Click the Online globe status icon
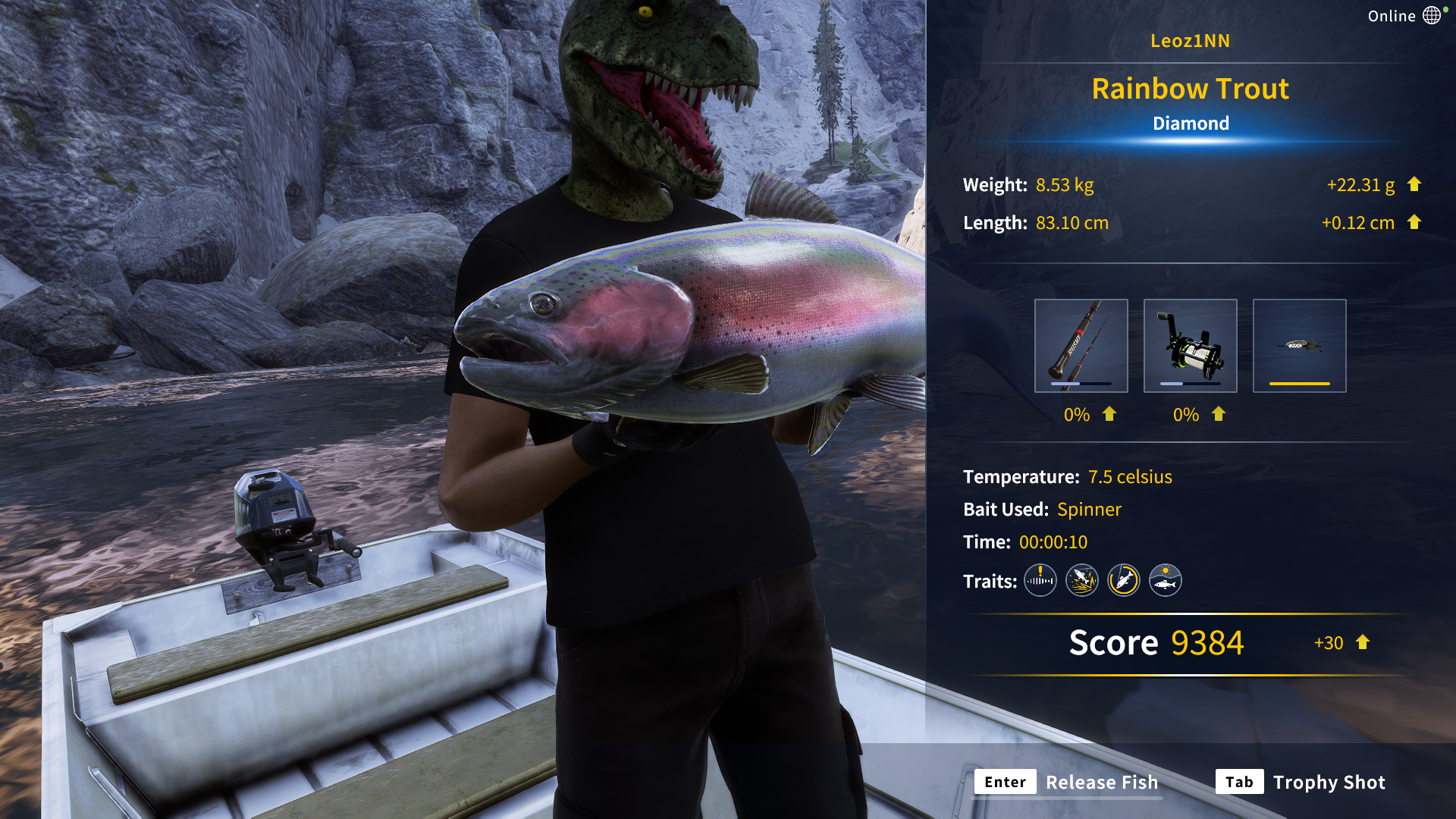 [1432, 16]
